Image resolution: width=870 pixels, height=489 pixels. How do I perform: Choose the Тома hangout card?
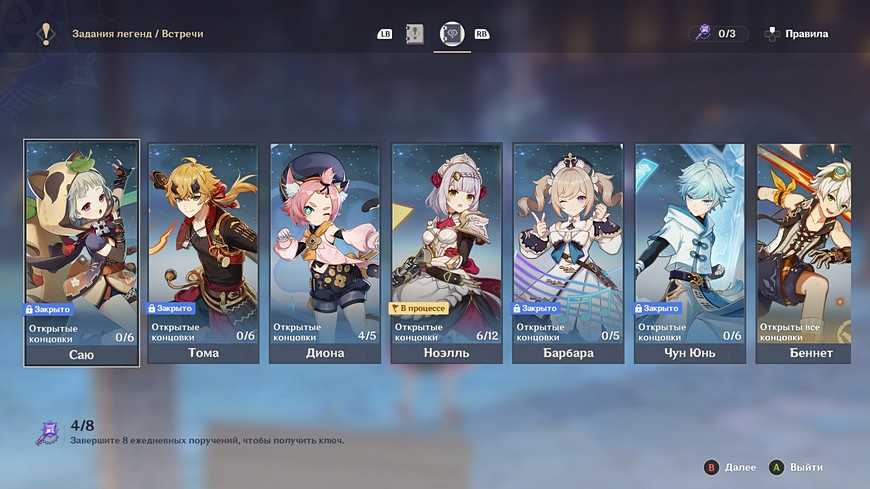pyautogui.click(x=203, y=253)
